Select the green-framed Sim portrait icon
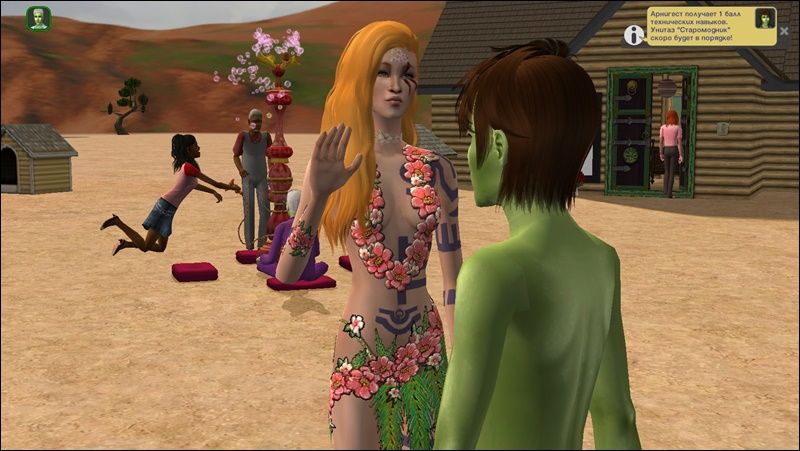800x451 pixels. pos(38,18)
